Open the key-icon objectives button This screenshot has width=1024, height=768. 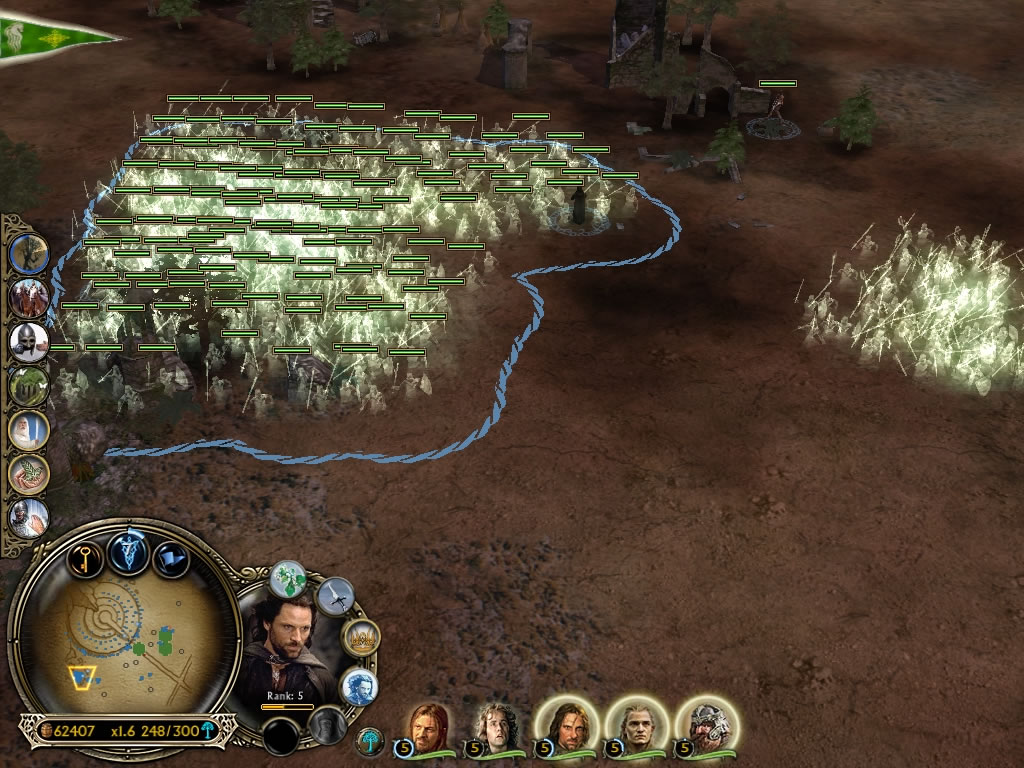pos(87,557)
